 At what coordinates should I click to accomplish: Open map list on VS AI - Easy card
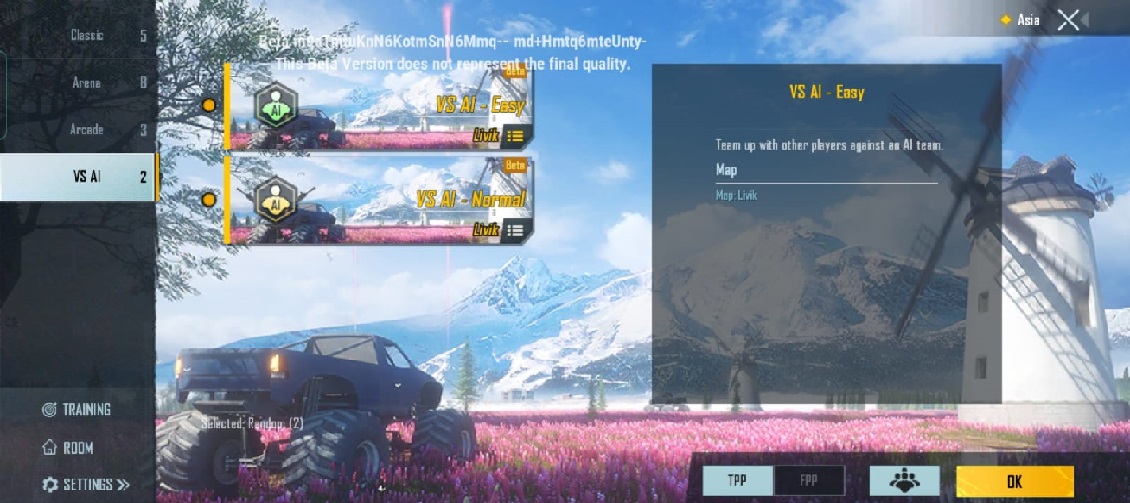(x=515, y=136)
